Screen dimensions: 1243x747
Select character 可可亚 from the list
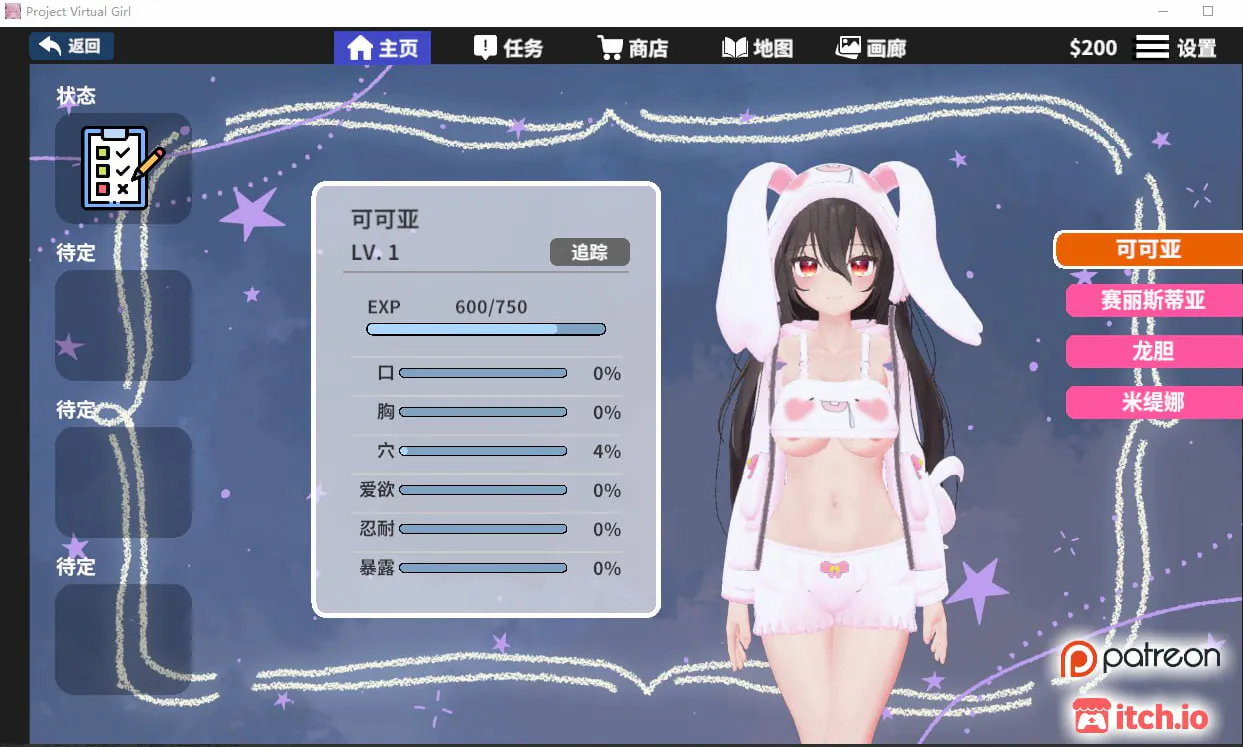point(1148,249)
